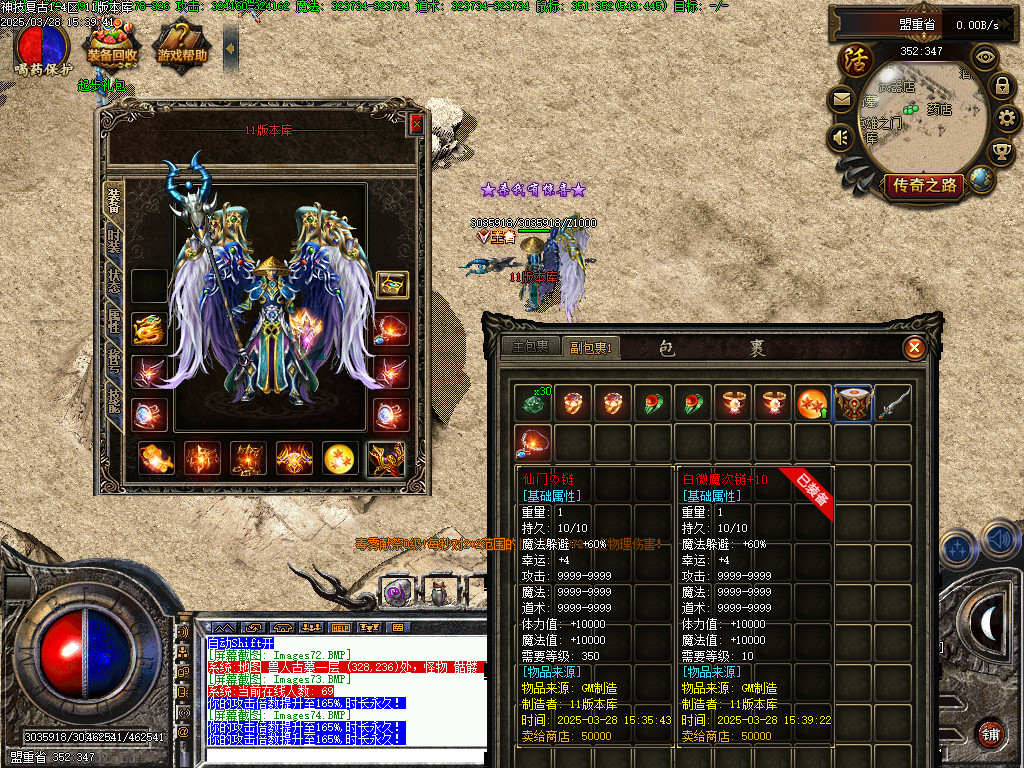The width and height of the screenshot is (1024, 768).
Task: Close the character equipment window
Action: 416,124
